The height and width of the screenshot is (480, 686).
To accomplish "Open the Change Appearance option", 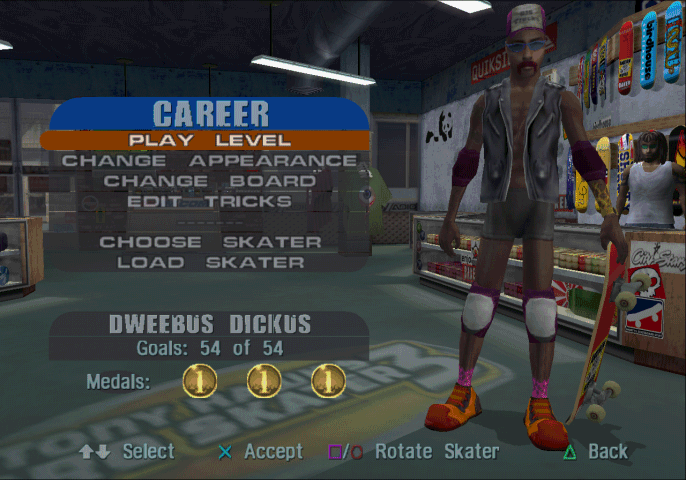I will pyautogui.click(x=209, y=161).
